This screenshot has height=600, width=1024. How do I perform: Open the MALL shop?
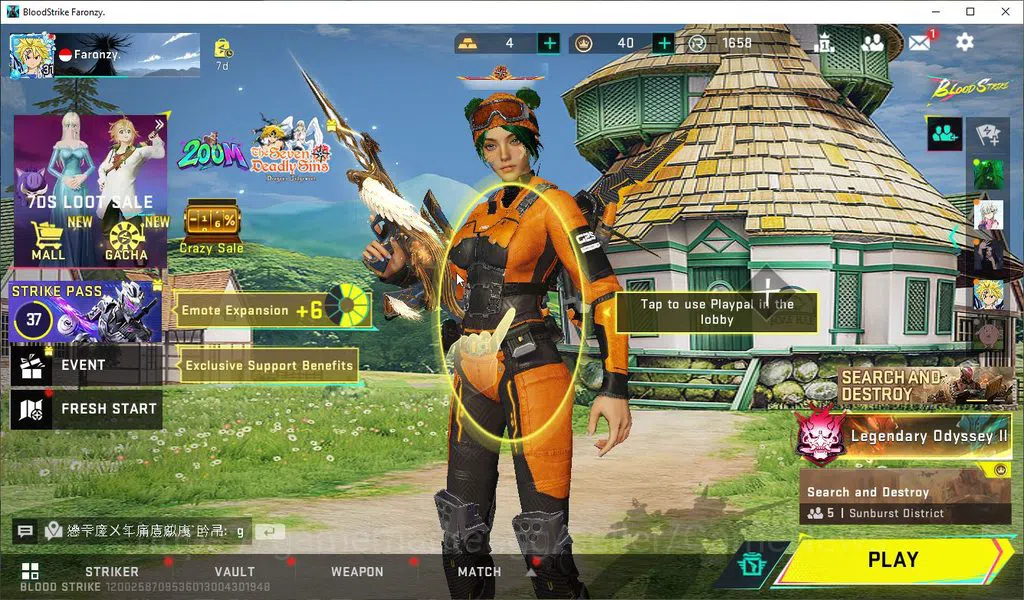(x=47, y=242)
